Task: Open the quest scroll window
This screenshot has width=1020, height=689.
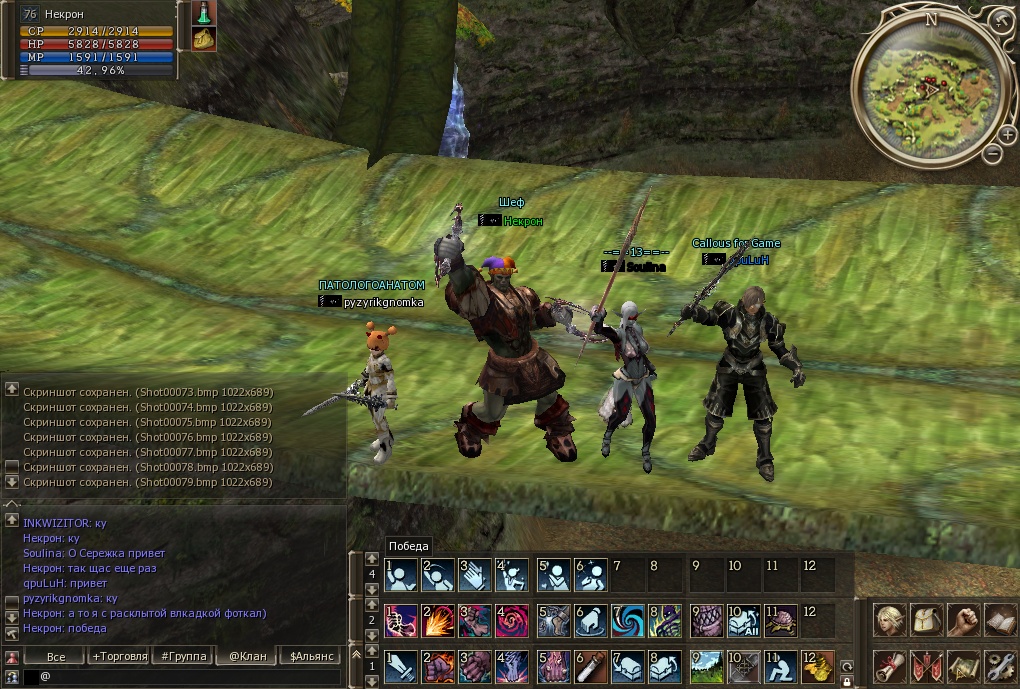Action: click(x=889, y=664)
